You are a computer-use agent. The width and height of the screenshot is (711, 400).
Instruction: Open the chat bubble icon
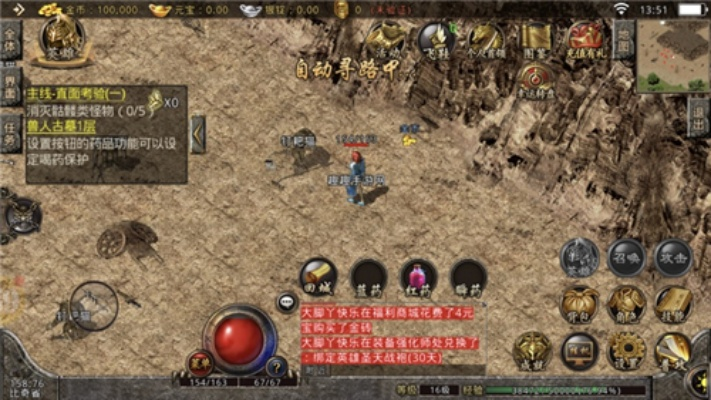[287, 300]
